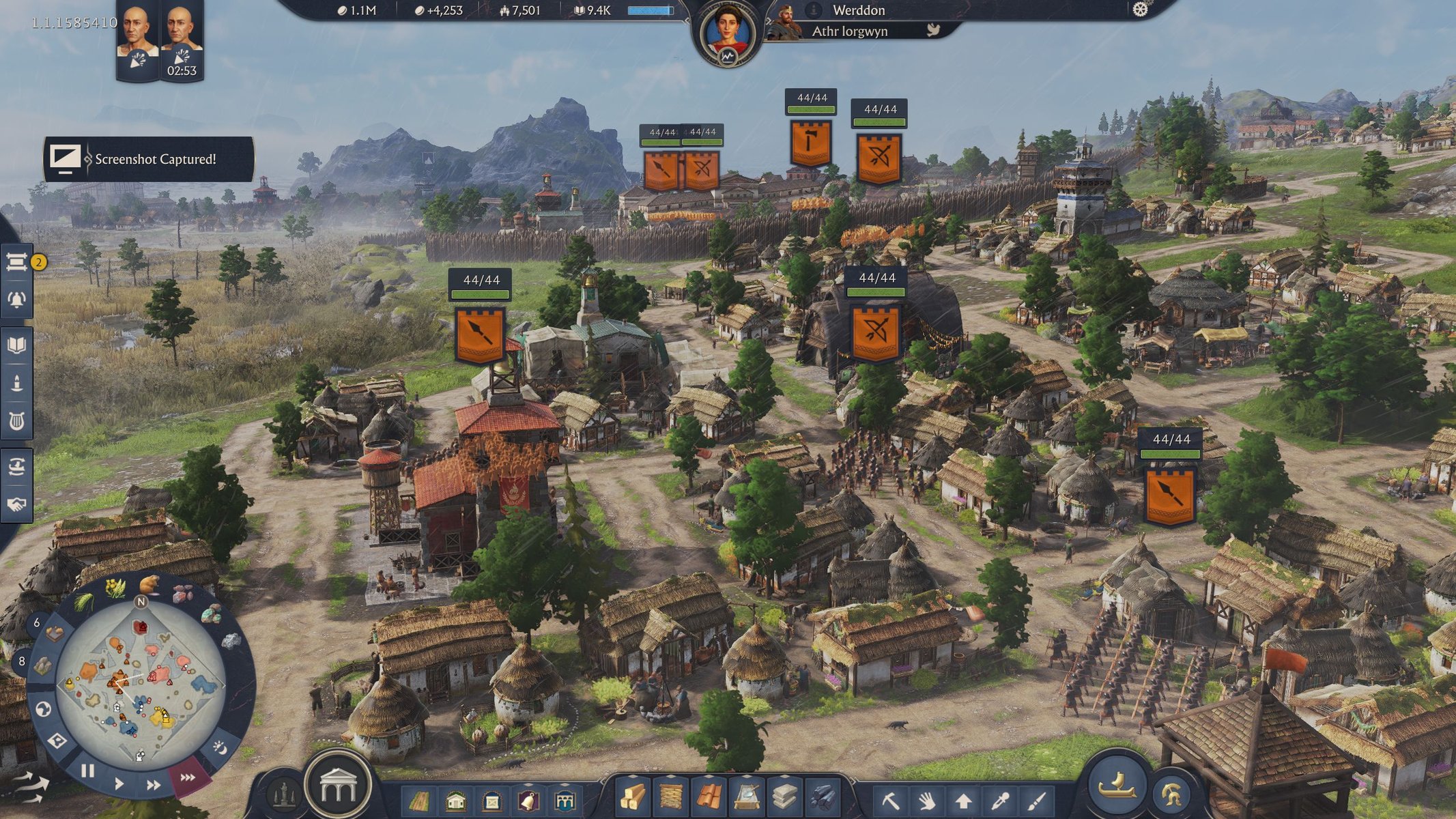
Task: Open the settings gear menu
Action: pos(1140,10)
